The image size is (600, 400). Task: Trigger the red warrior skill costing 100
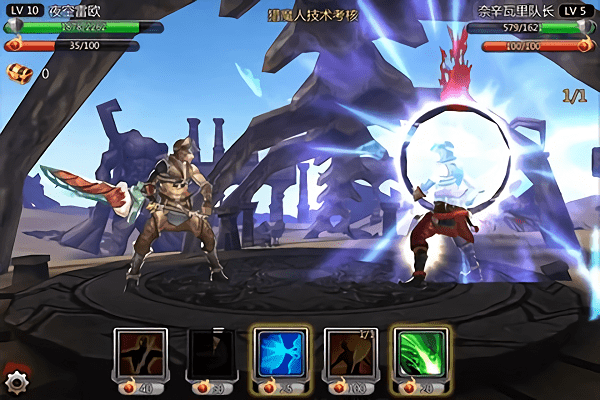pyautogui.click(x=349, y=353)
